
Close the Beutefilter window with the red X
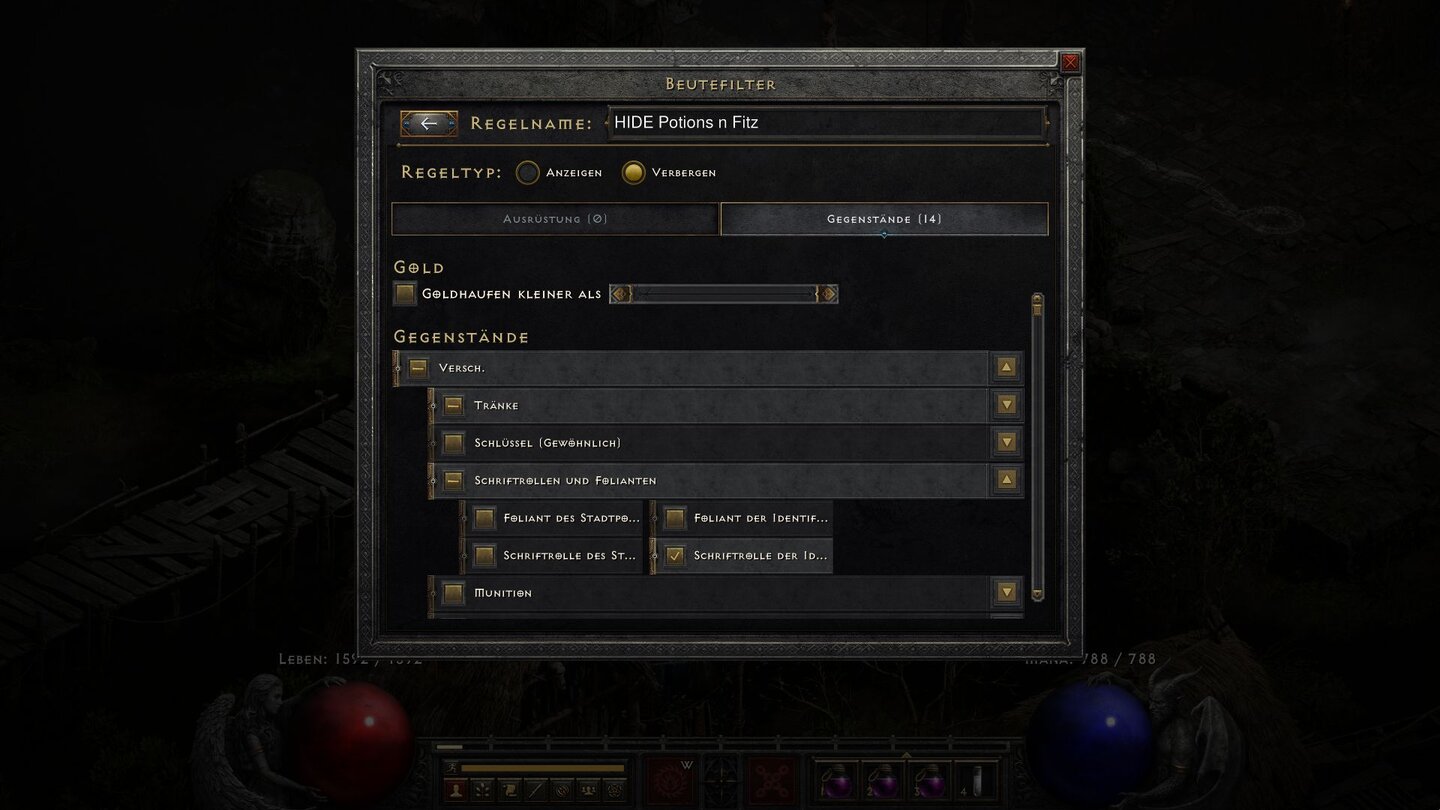click(1069, 62)
